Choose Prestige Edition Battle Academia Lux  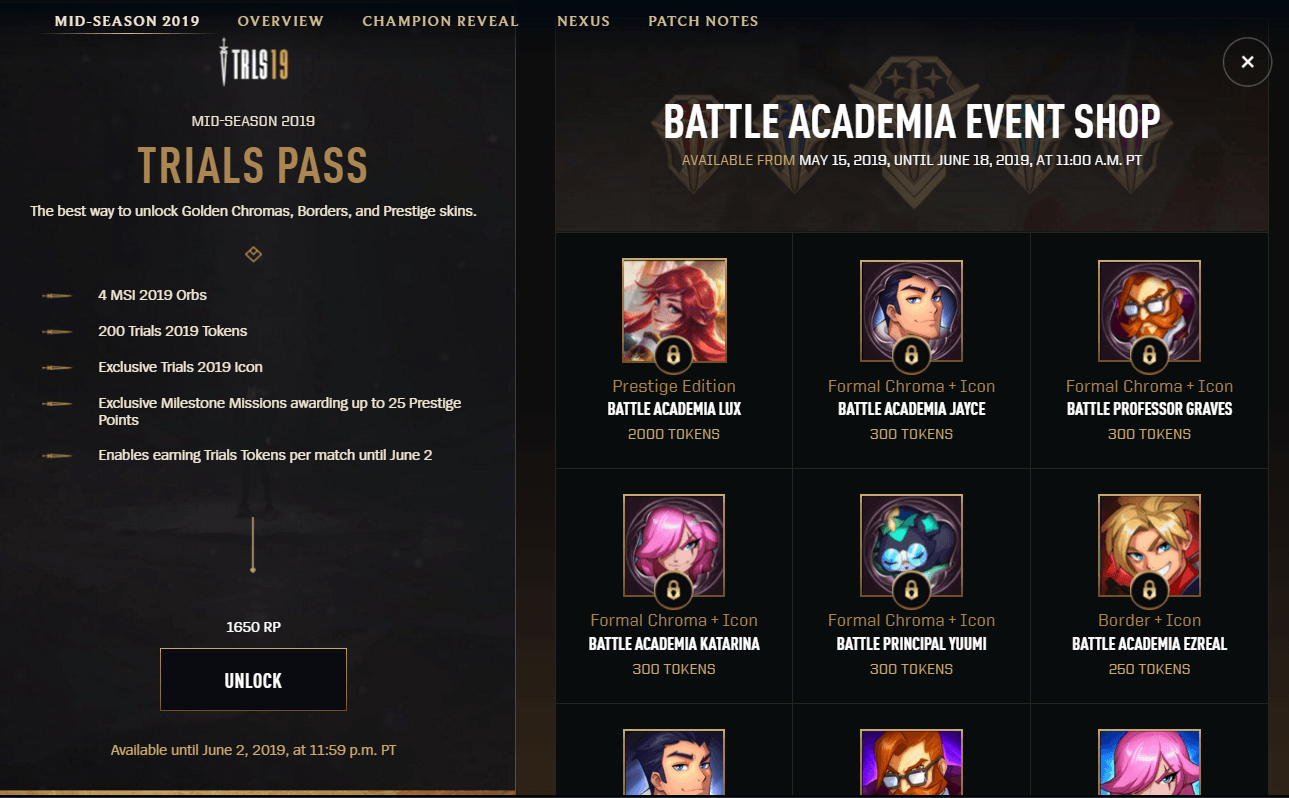click(x=674, y=309)
